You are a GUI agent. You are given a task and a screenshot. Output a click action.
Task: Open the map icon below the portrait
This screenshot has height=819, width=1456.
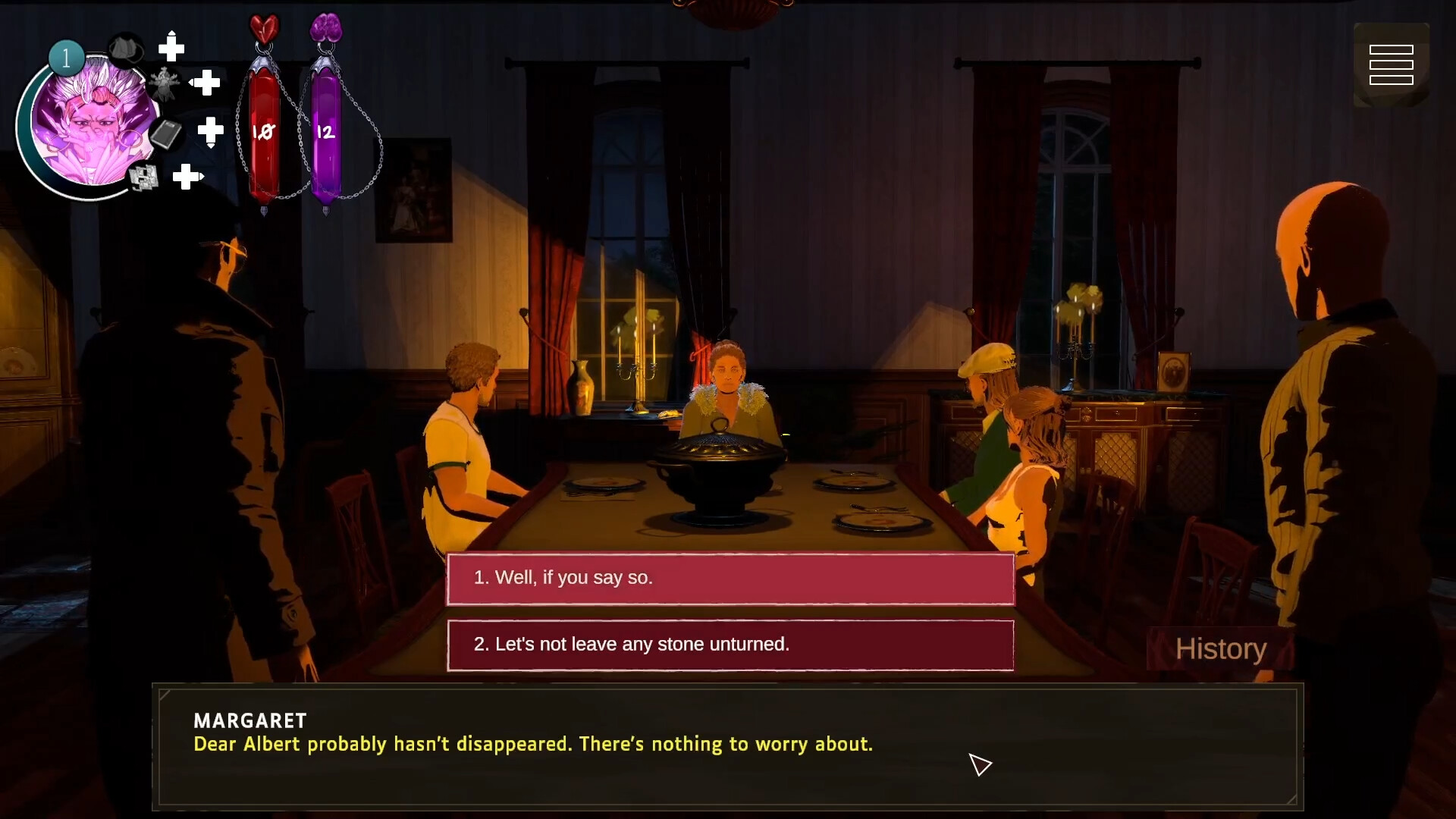point(142,177)
